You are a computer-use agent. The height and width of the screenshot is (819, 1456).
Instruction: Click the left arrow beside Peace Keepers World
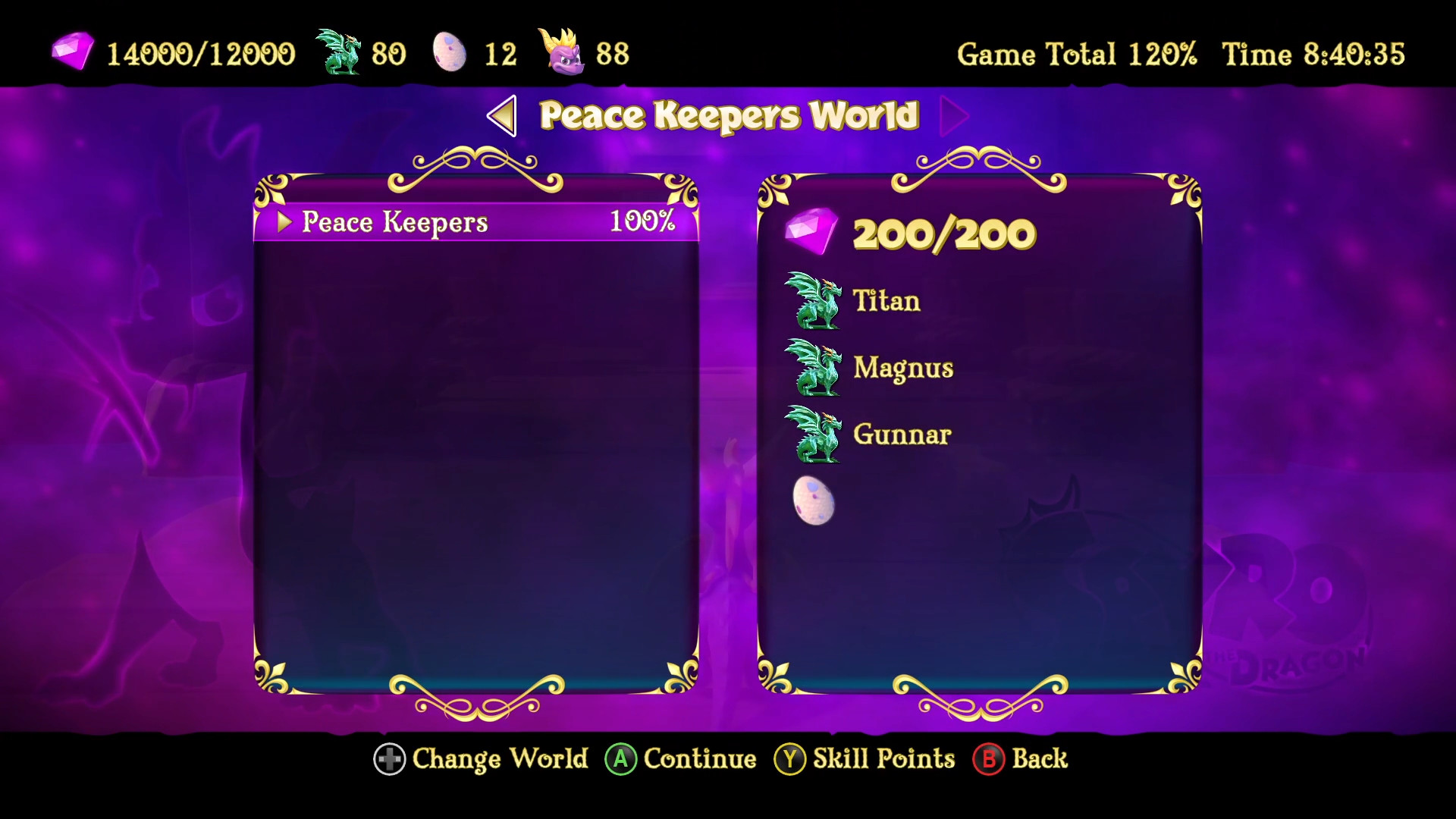[x=502, y=117]
